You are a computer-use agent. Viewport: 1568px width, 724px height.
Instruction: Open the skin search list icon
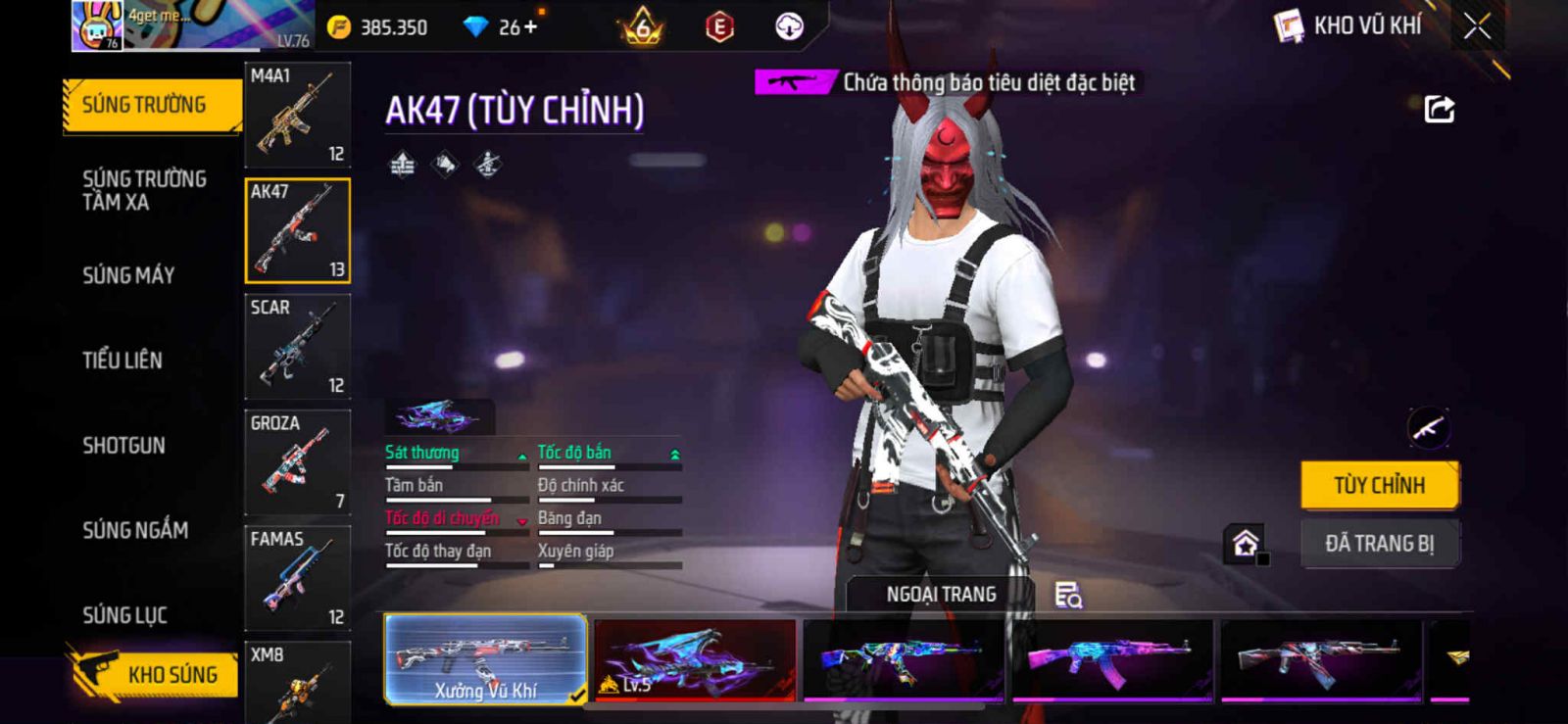coord(1067,595)
